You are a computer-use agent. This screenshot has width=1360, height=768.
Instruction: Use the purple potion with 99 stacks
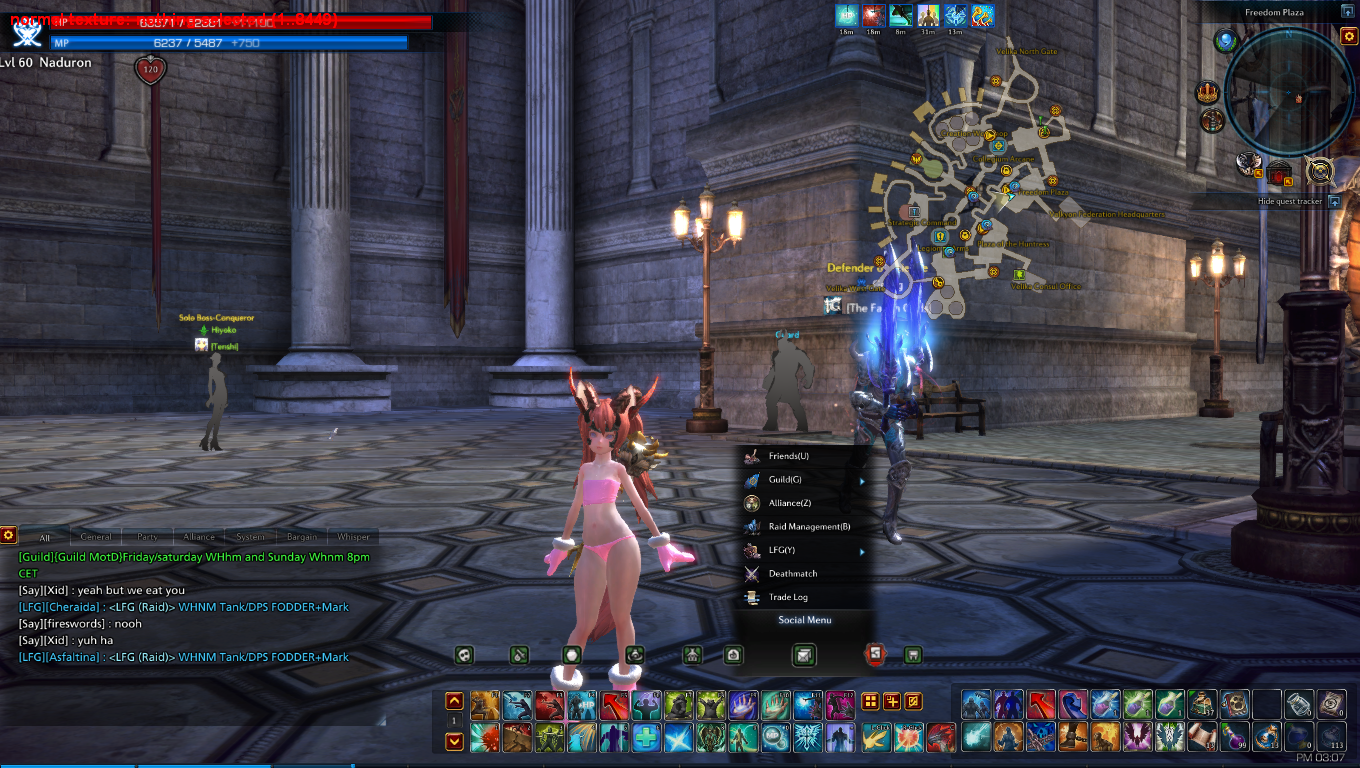tap(1236, 737)
